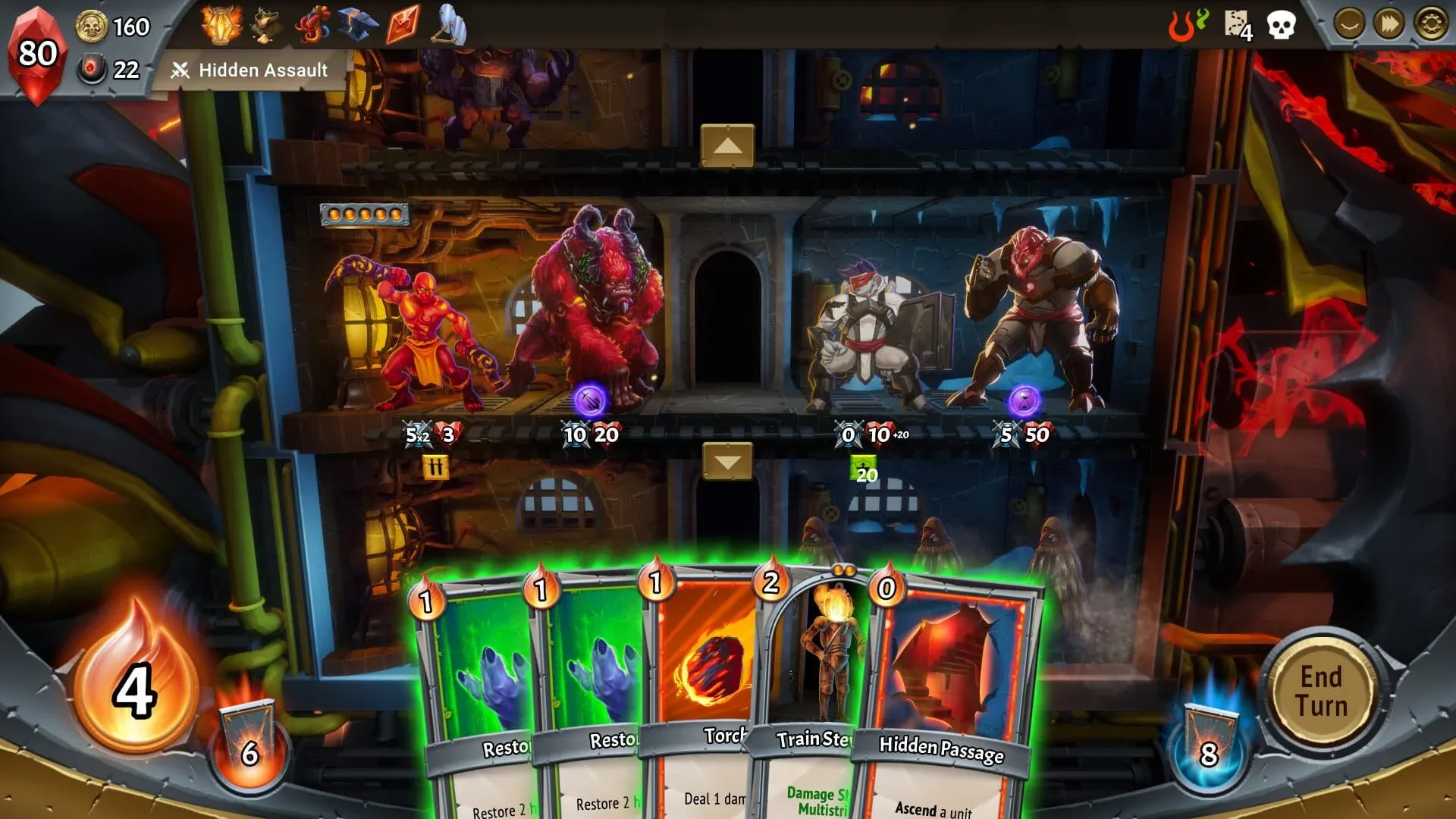
Task: Open the Hidden Assault event banner
Action: coord(250,71)
